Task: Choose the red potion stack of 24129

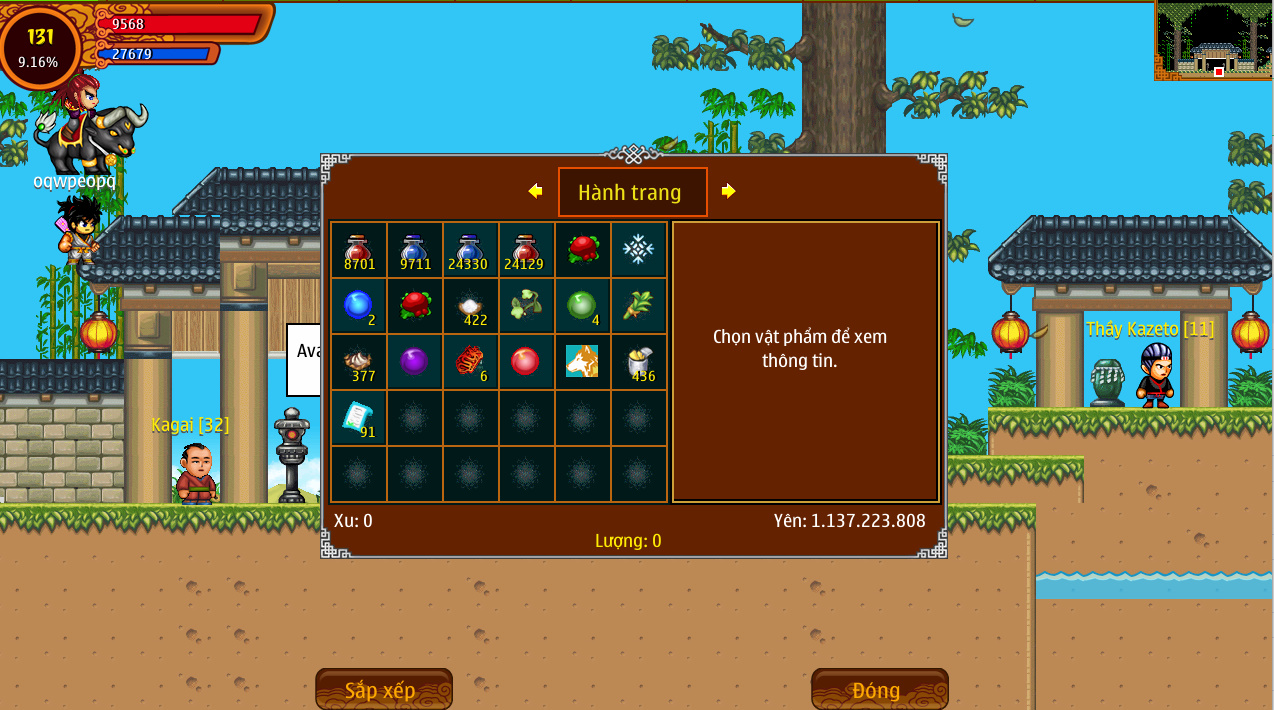Action: point(527,250)
